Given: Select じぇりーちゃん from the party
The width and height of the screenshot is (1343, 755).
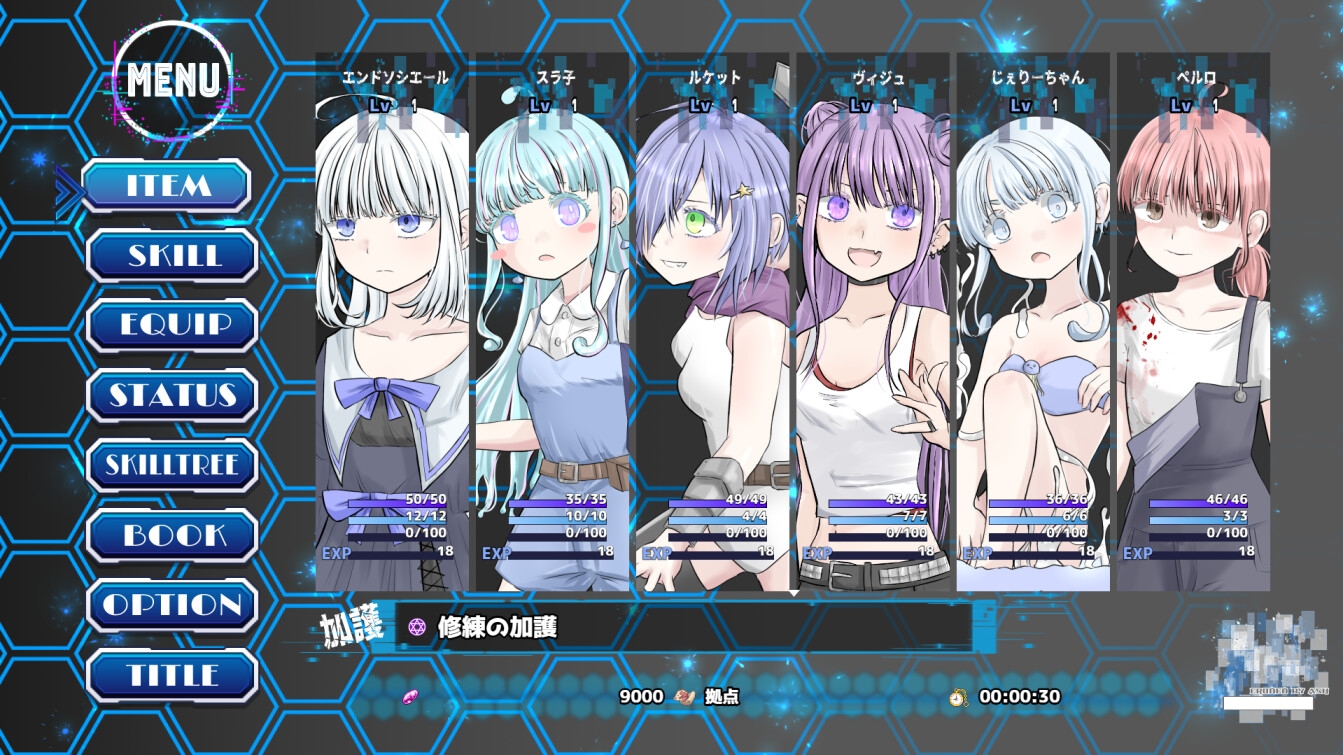Looking at the screenshot, I should (x=1033, y=320).
